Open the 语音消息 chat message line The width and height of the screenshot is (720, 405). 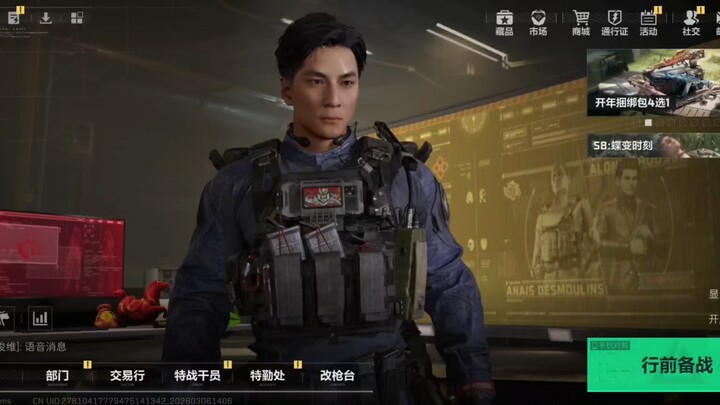(45, 346)
